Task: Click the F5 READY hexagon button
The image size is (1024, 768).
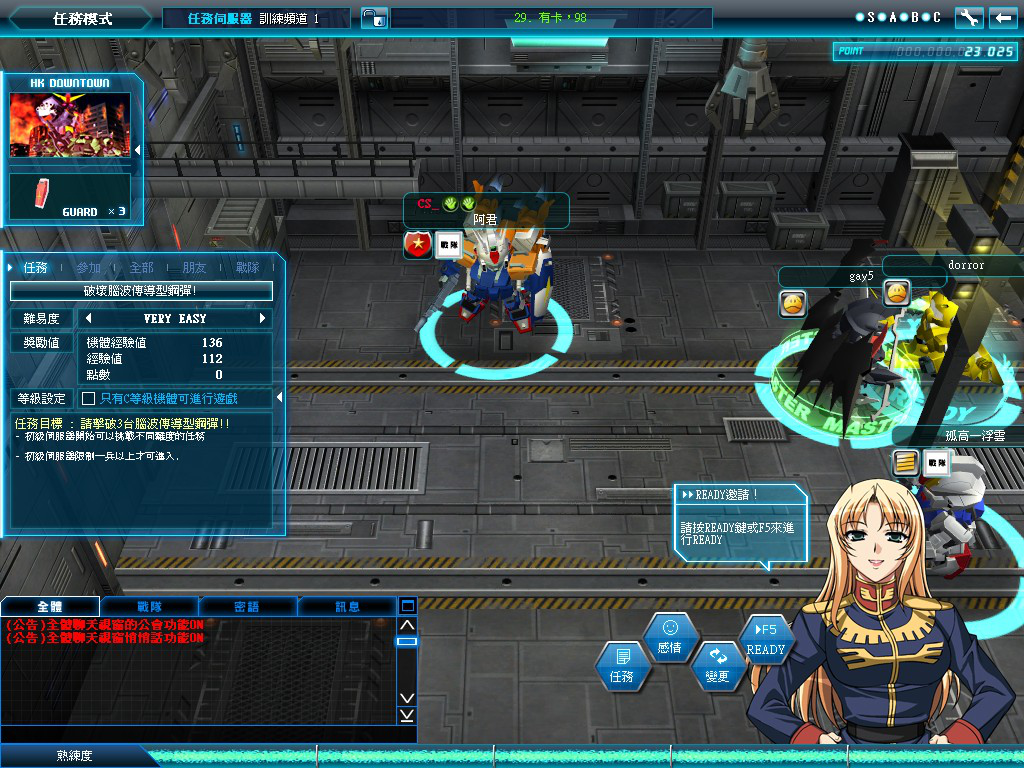Action: [x=766, y=640]
